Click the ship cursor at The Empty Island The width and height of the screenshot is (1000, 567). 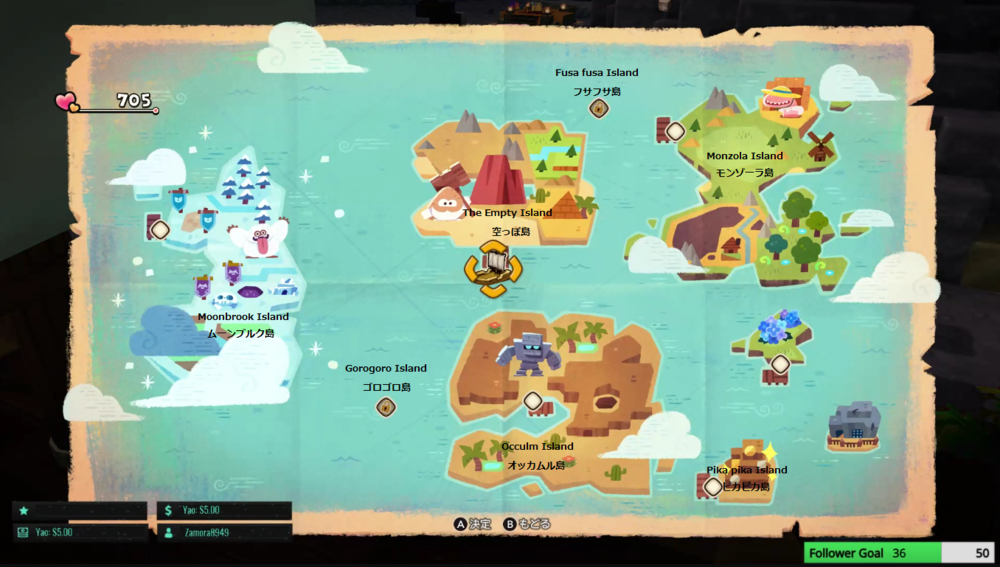492,269
